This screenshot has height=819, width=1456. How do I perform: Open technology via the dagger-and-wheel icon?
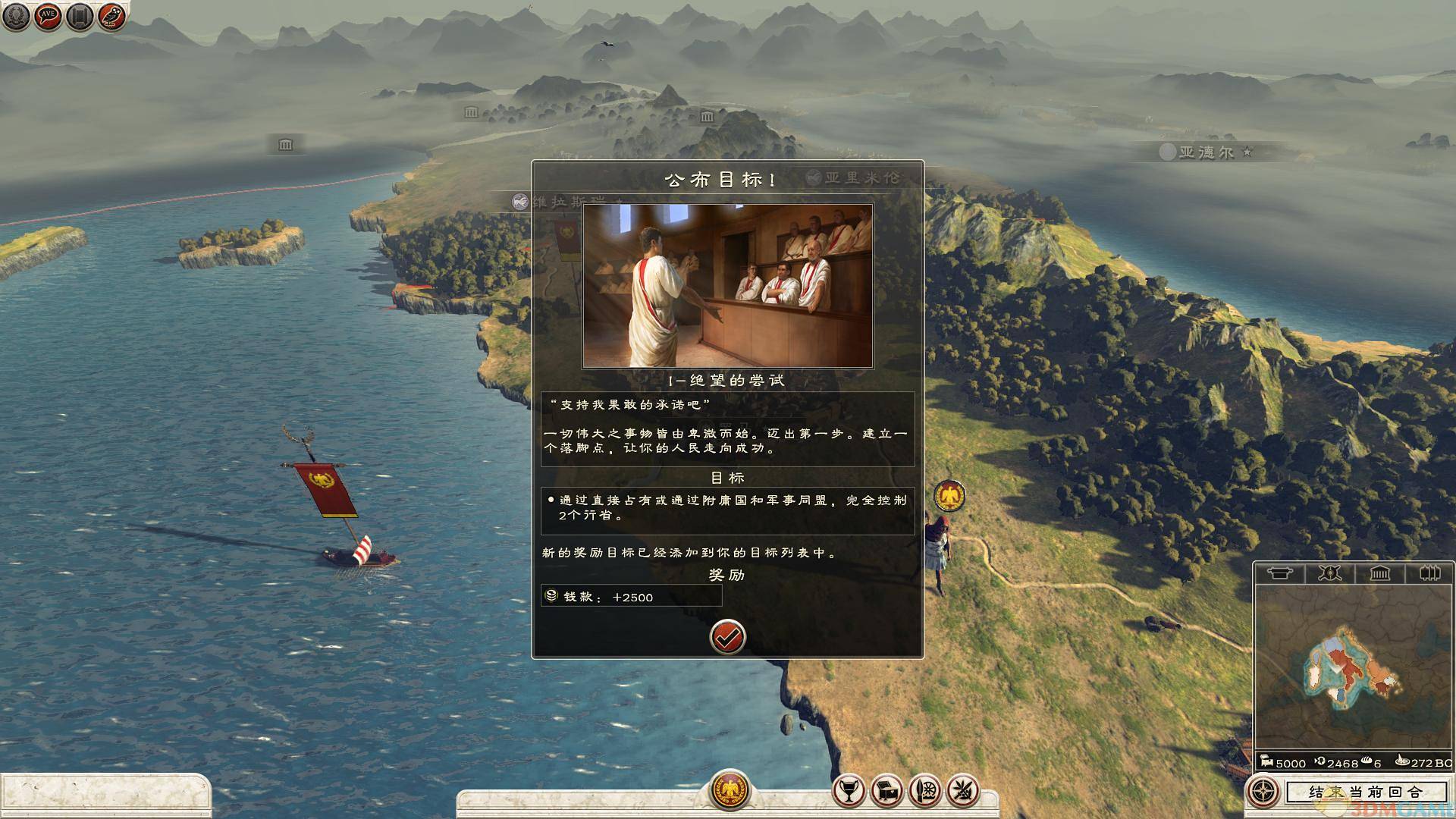coord(925,792)
